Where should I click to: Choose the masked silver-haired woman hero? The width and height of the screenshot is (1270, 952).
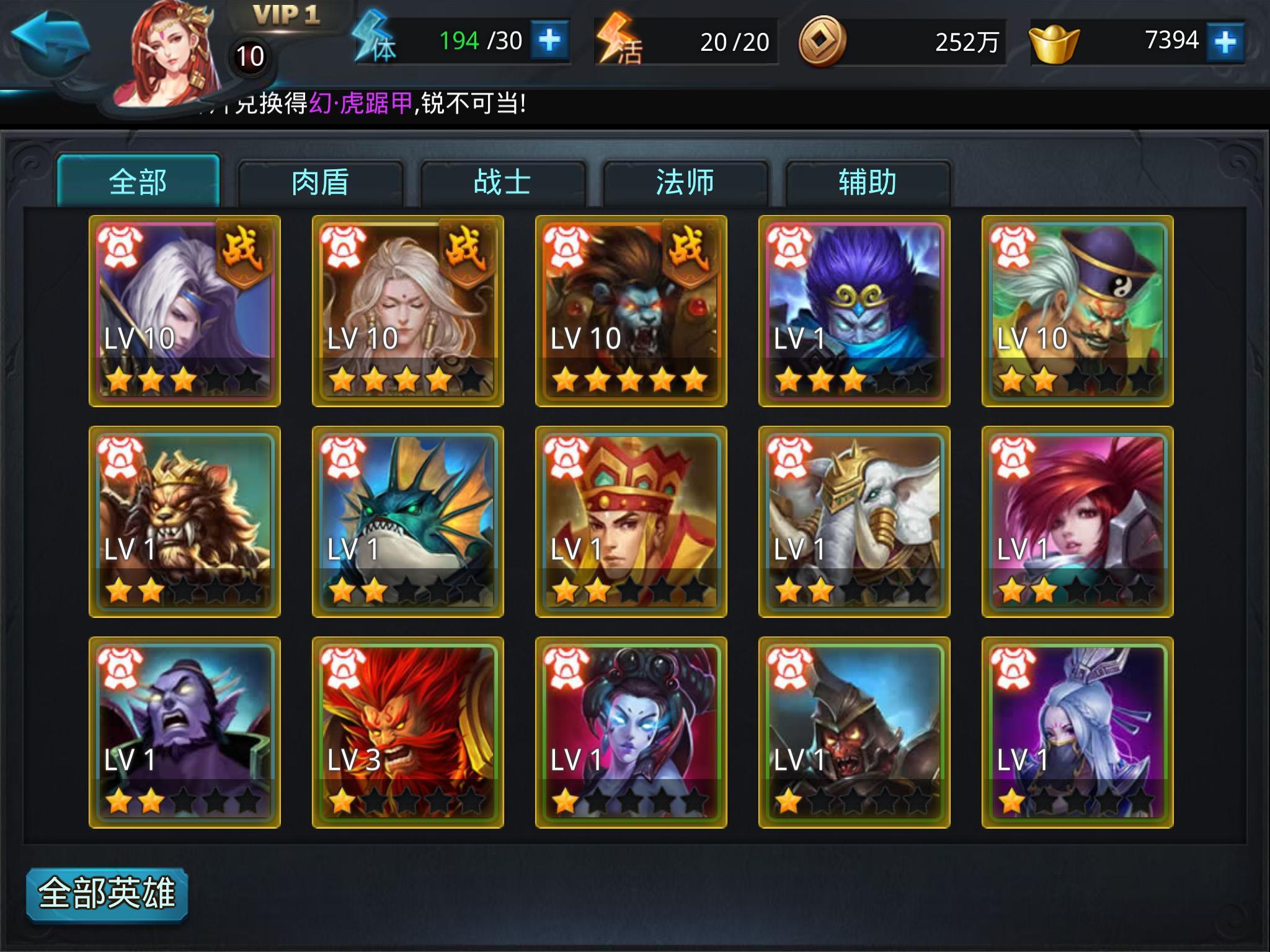[x=1078, y=733]
